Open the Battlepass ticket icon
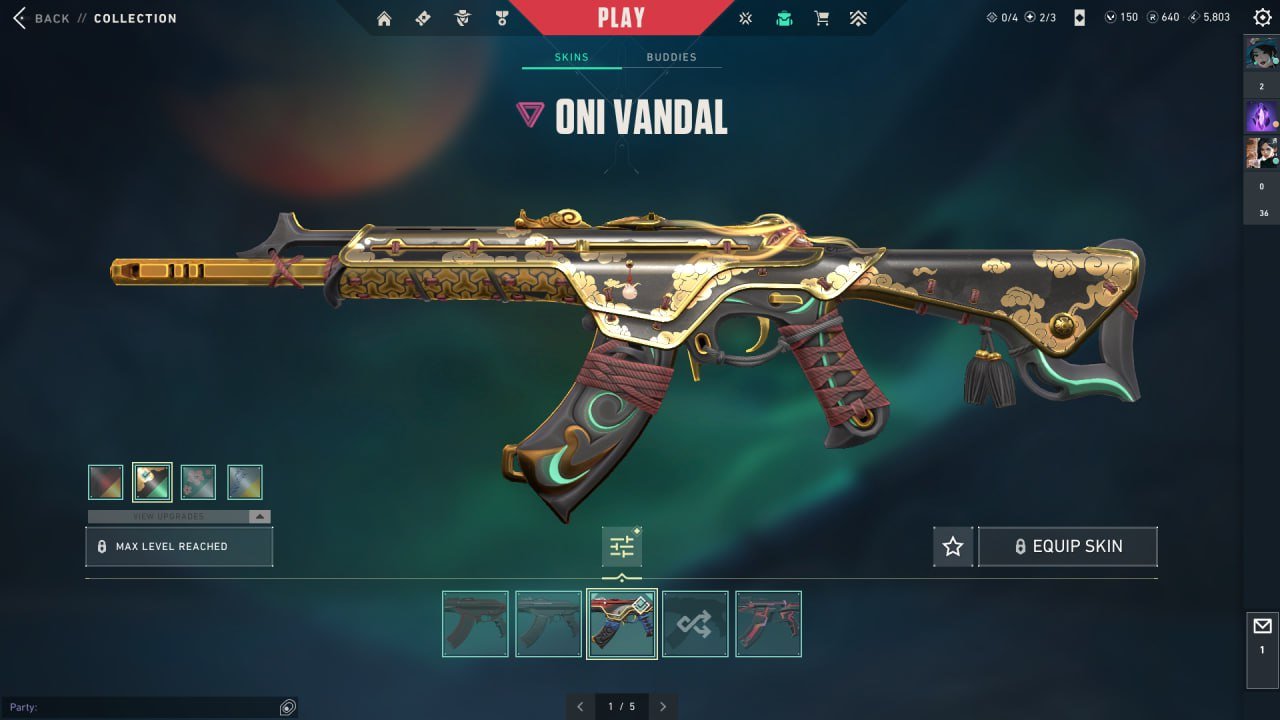This screenshot has width=1280, height=720. (x=423, y=17)
